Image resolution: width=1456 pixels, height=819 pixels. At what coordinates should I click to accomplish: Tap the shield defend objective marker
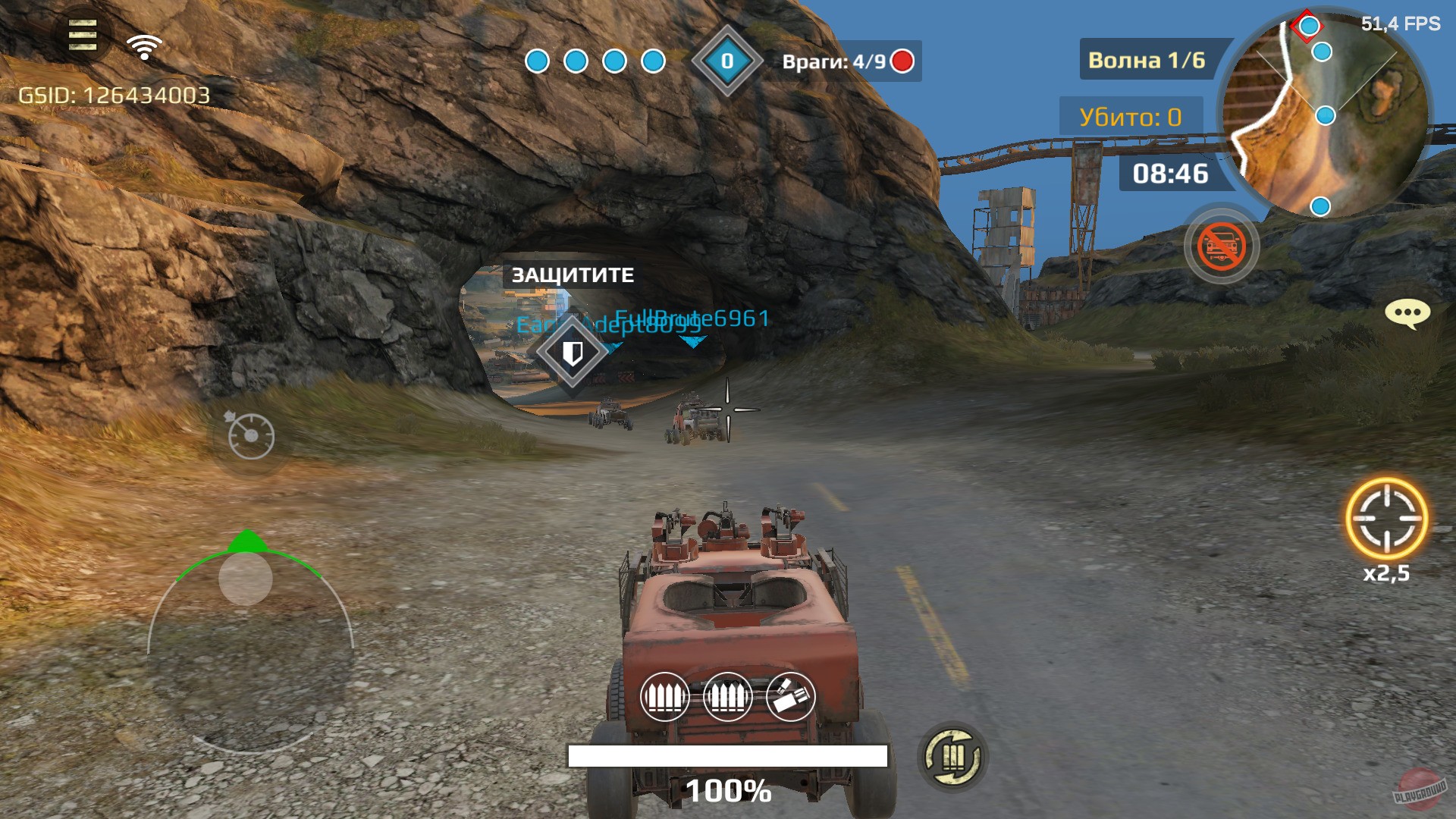573,353
